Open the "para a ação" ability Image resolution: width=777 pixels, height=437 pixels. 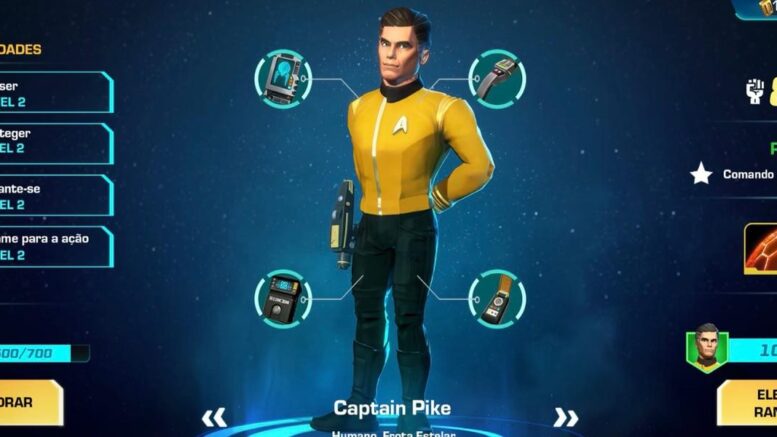tap(55, 247)
